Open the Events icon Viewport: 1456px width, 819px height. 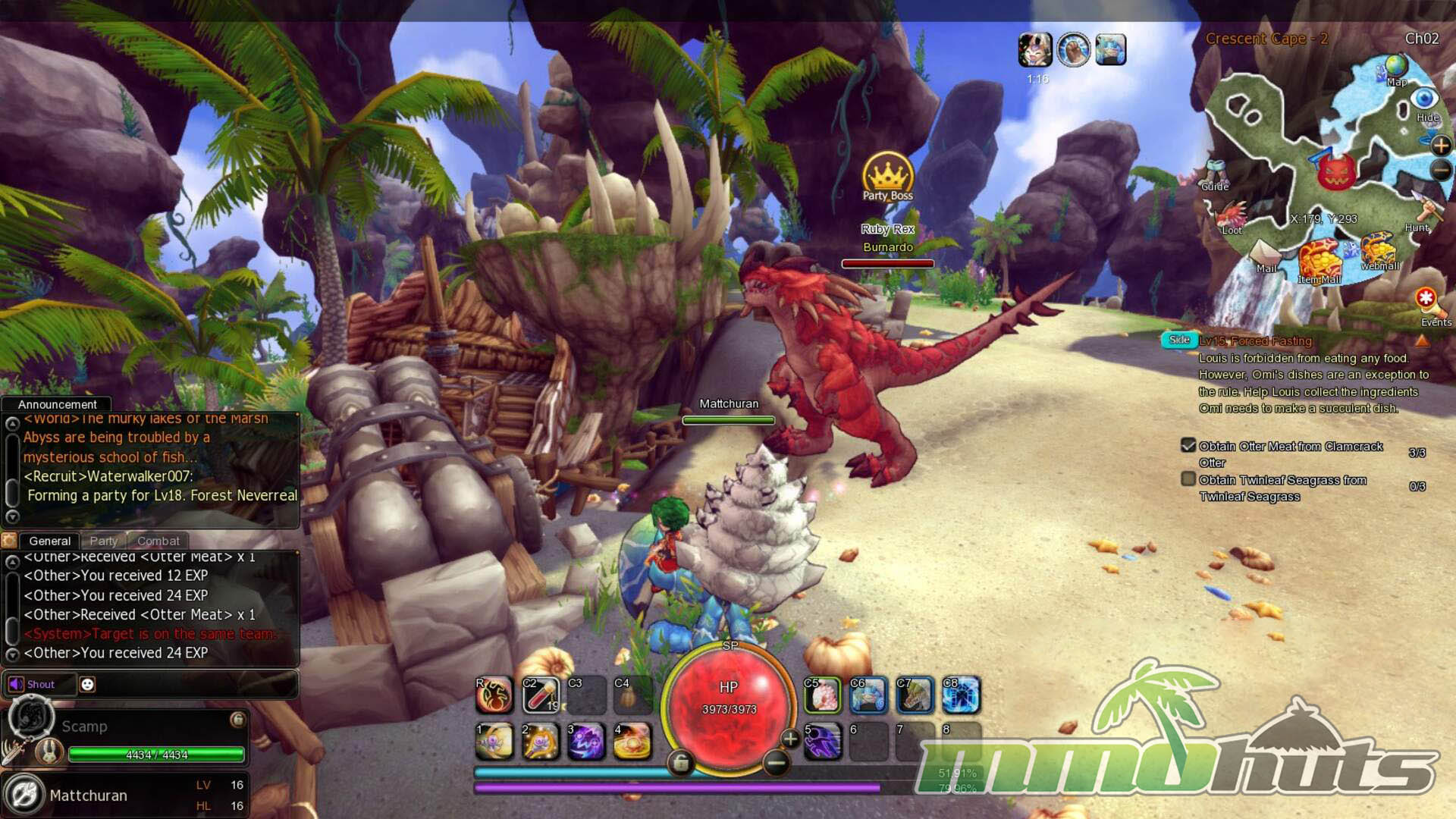[x=1427, y=300]
